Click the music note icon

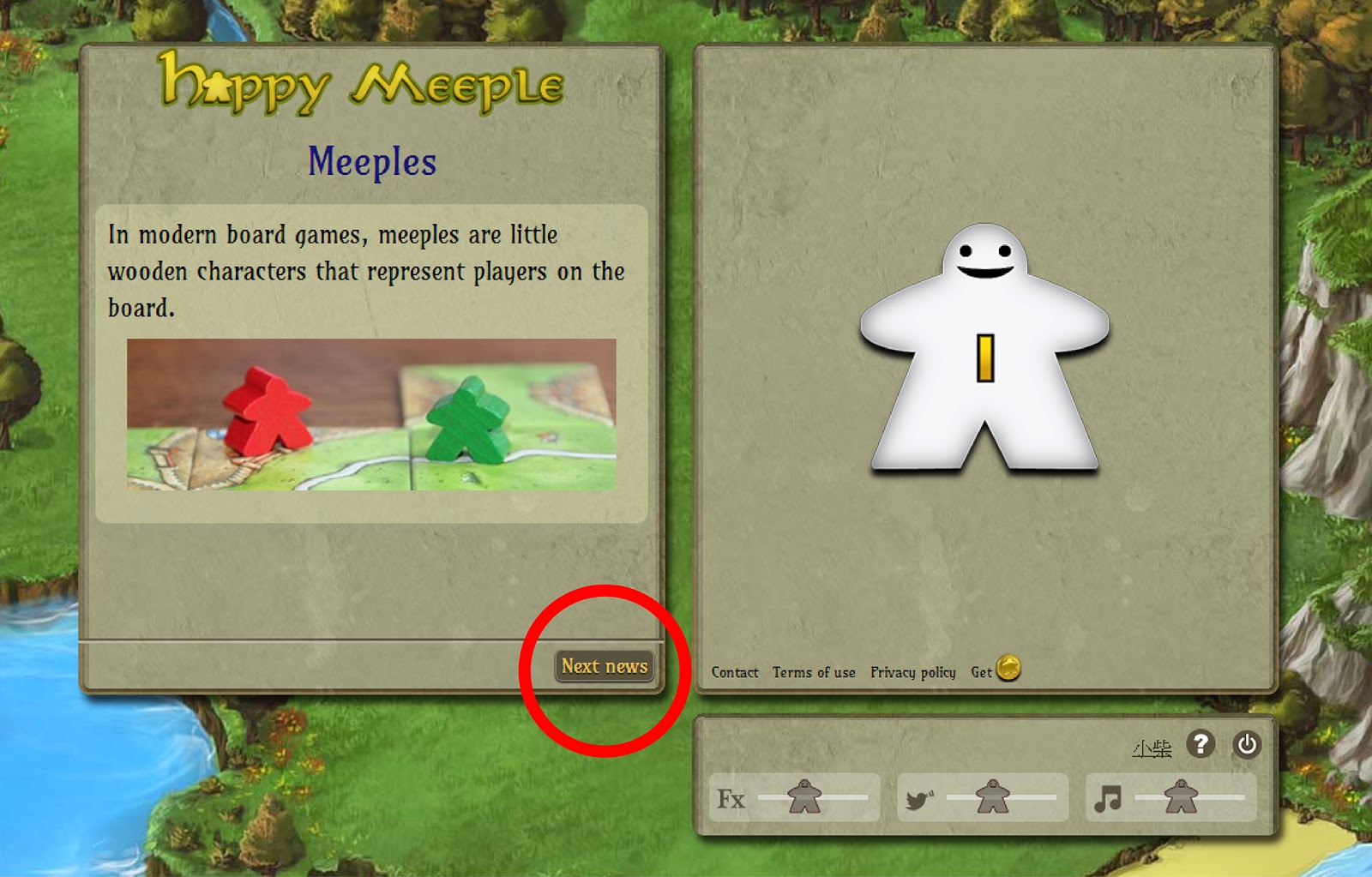click(x=1110, y=797)
